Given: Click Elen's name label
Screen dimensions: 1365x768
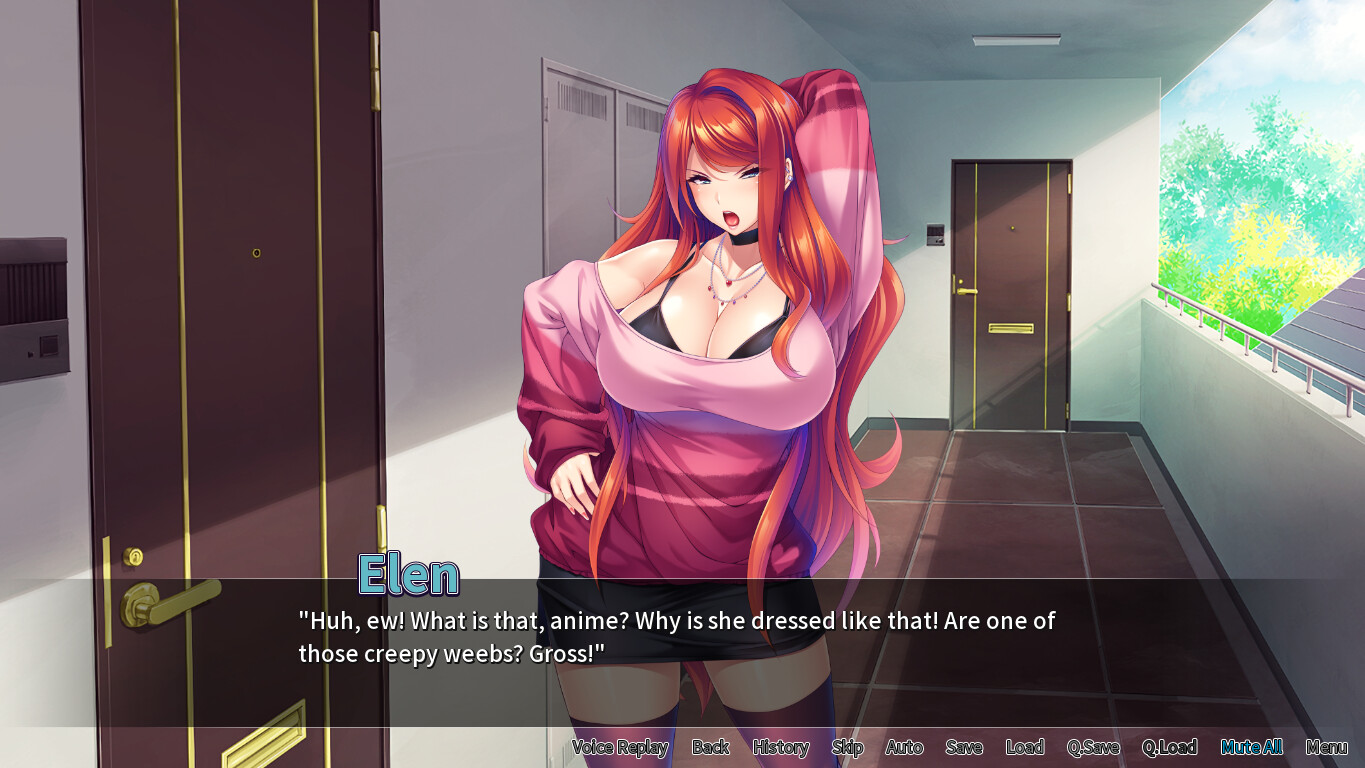Looking at the screenshot, I should pos(408,574).
